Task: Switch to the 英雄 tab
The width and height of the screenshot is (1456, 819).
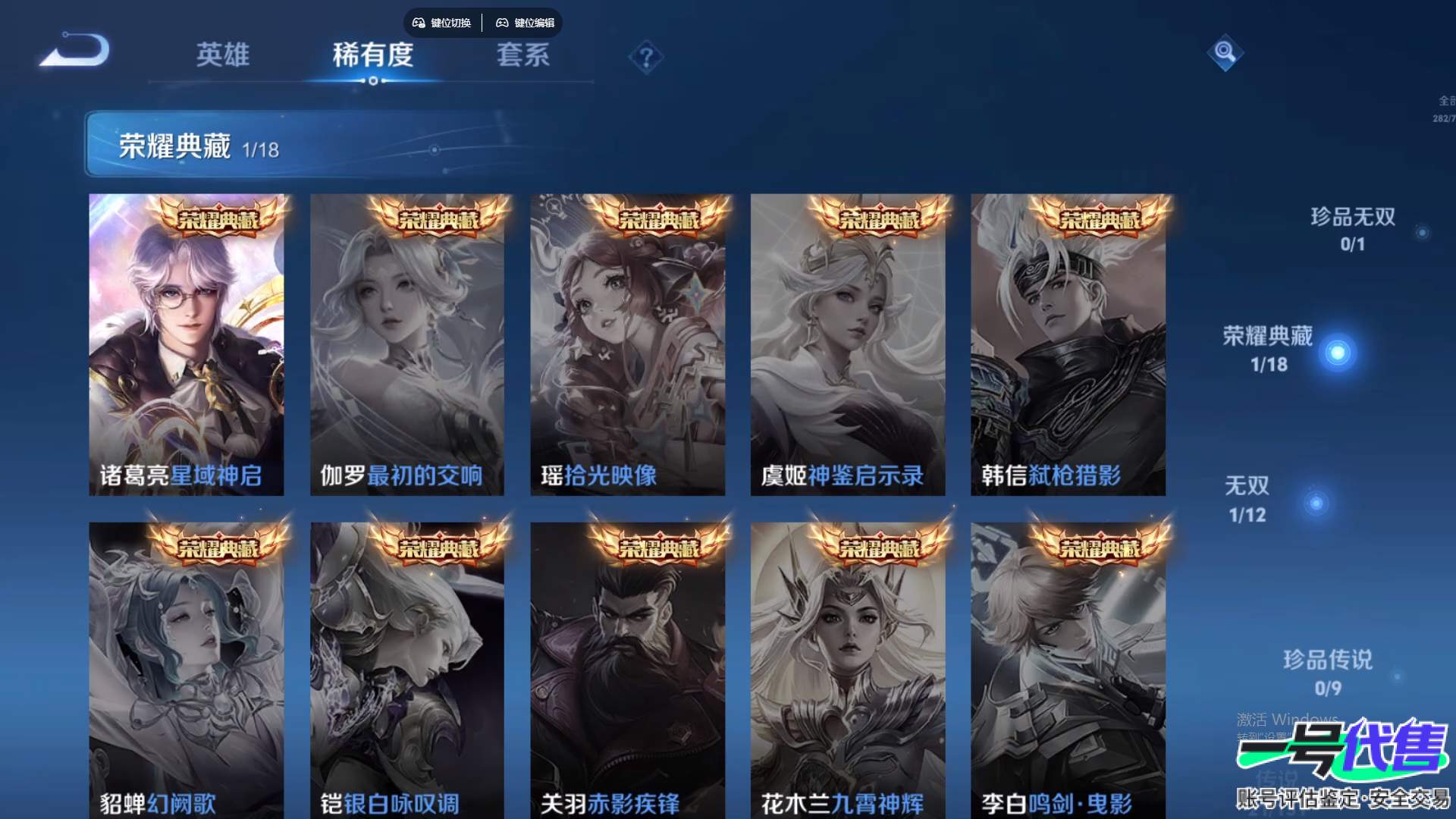Action: pyautogui.click(x=222, y=55)
